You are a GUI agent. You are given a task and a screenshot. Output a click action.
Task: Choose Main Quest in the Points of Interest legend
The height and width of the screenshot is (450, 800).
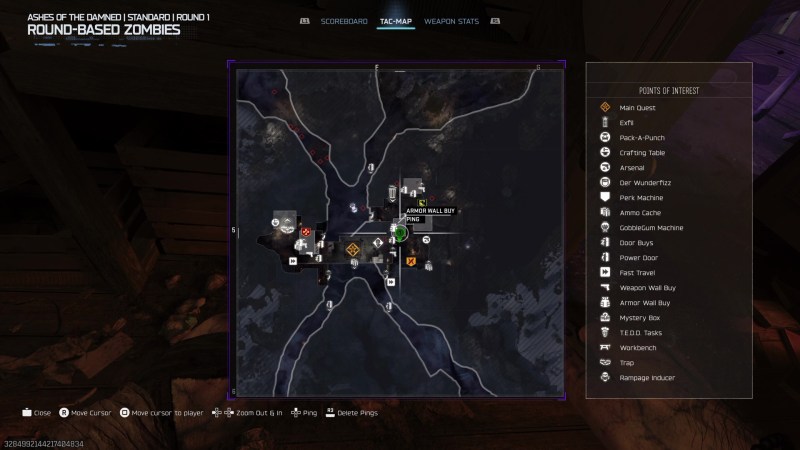pos(637,107)
